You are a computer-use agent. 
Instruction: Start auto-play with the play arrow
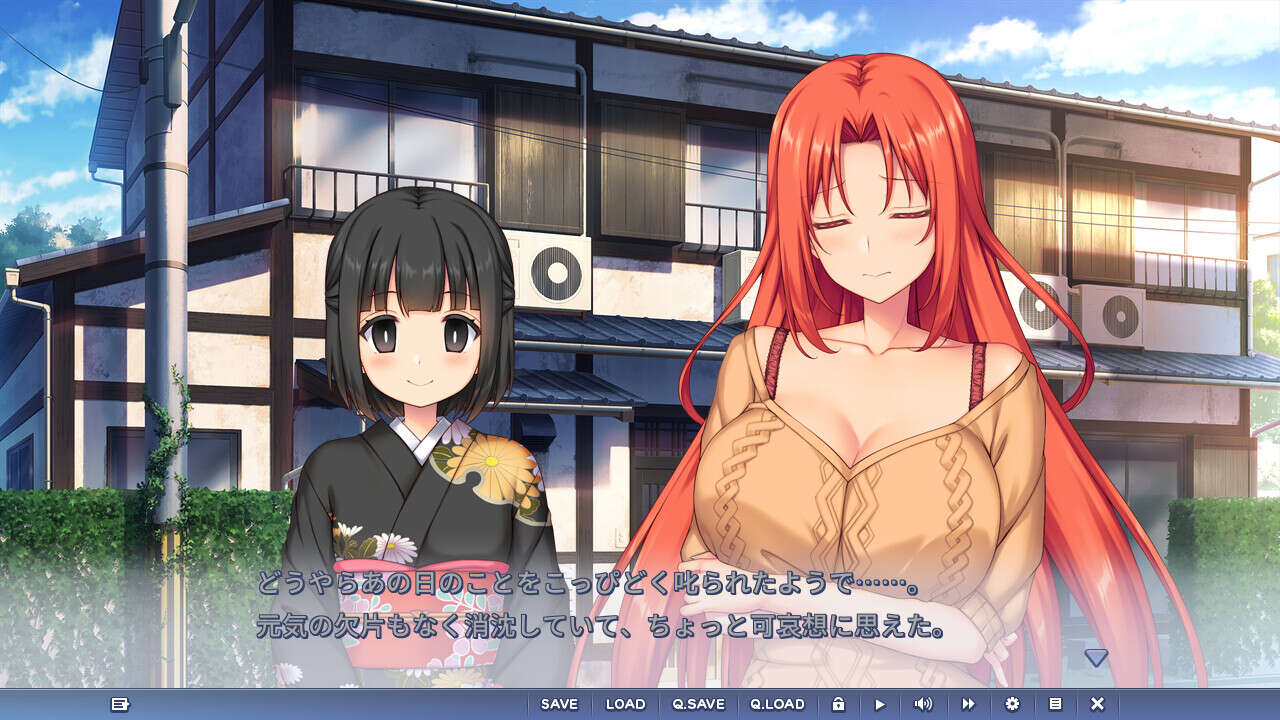click(880, 704)
